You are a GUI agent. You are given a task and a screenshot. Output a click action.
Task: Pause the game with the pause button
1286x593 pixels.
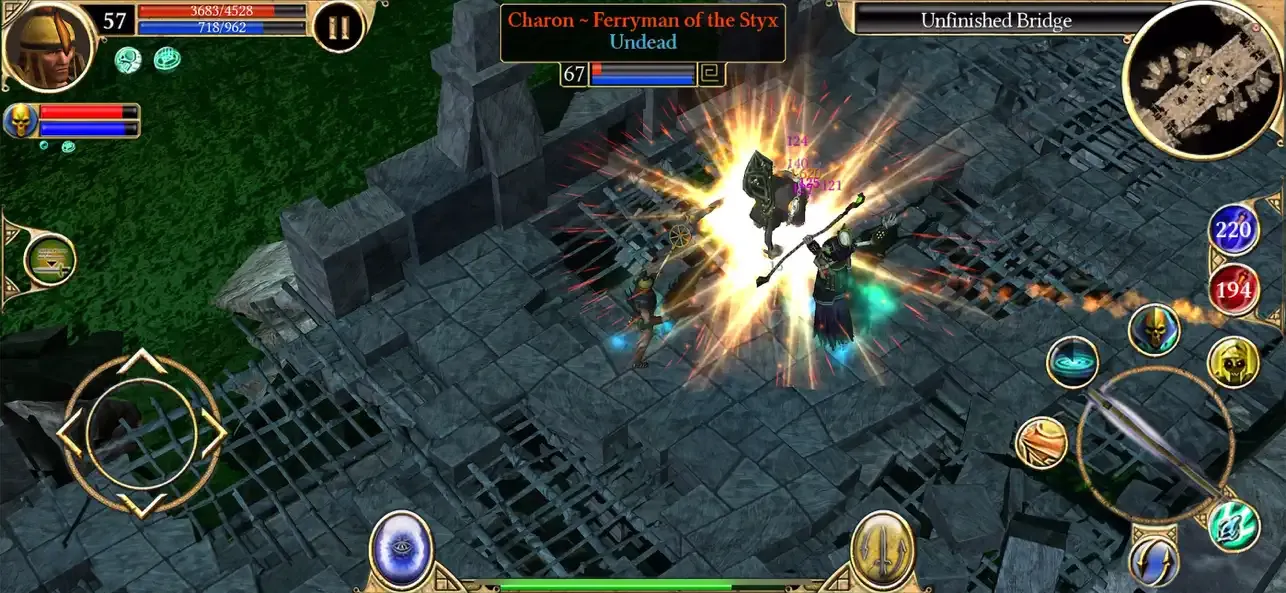(338, 27)
